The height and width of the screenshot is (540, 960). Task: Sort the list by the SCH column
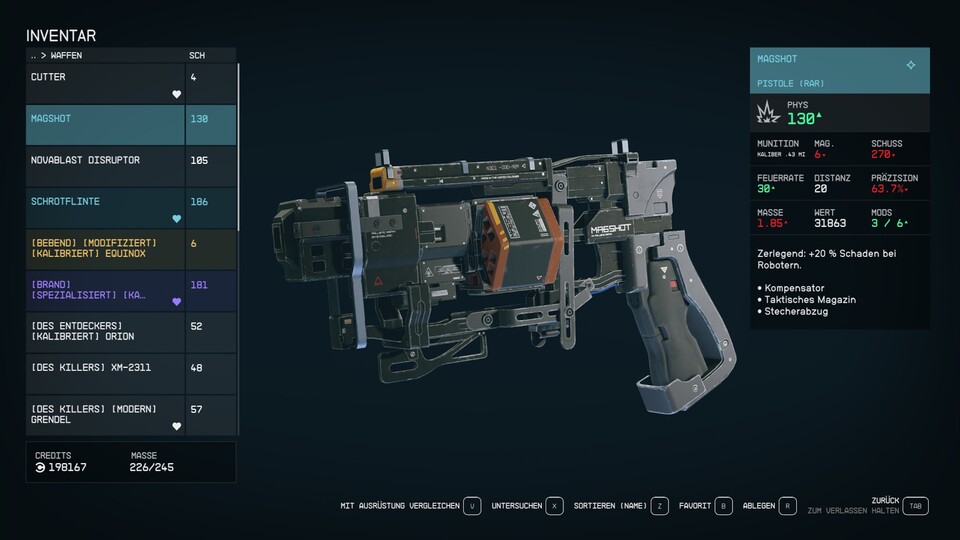pyautogui.click(x=197, y=55)
